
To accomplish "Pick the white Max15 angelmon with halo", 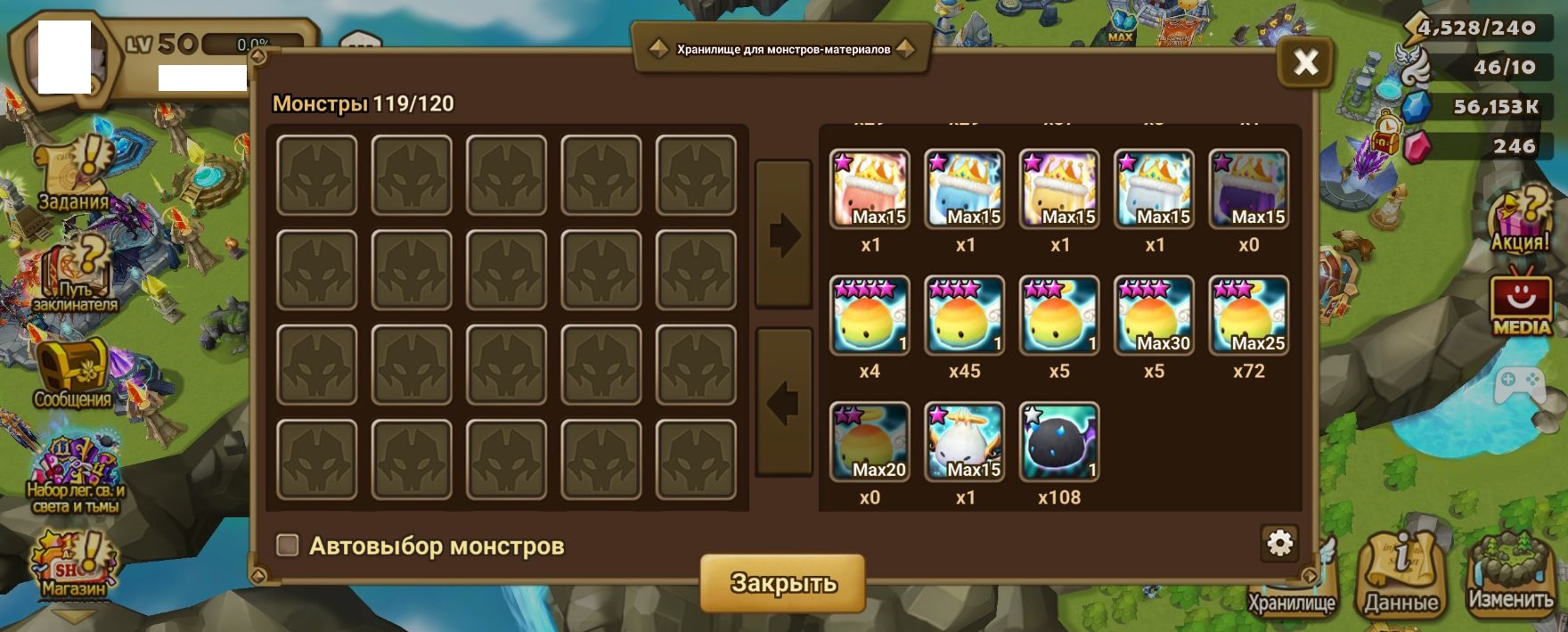I will click(x=965, y=442).
